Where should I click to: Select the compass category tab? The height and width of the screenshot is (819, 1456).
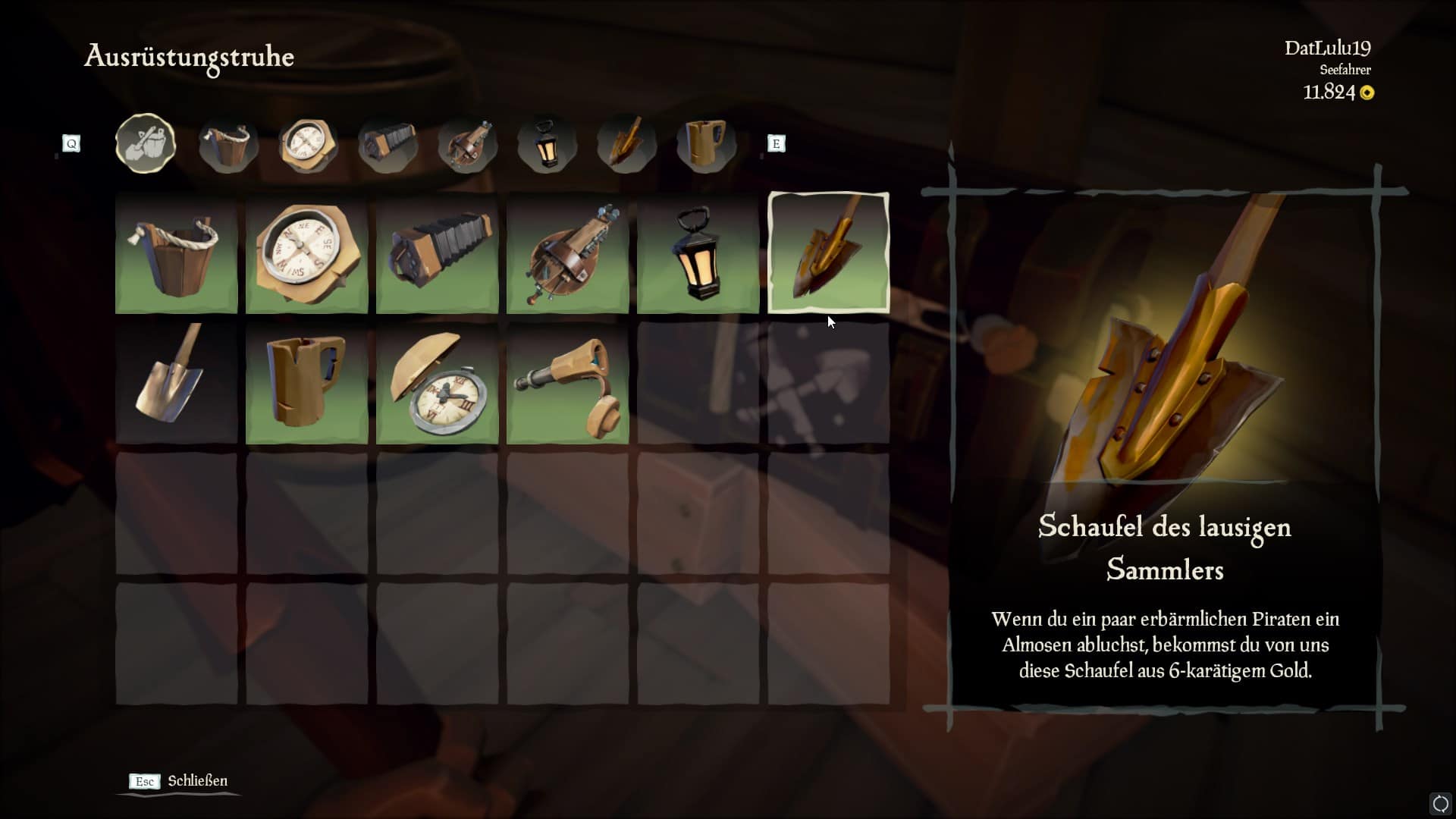point(307,144)
